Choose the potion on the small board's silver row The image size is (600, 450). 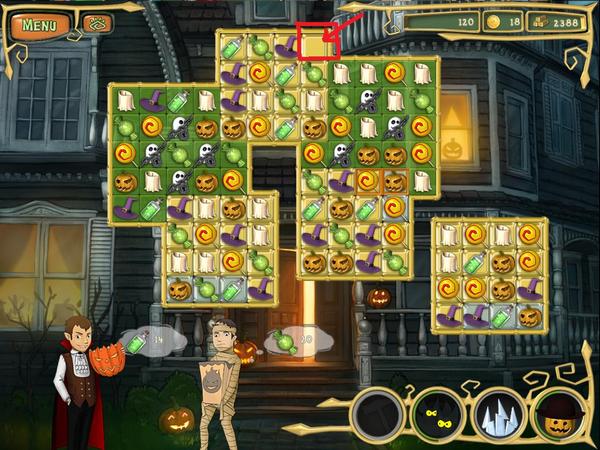[503, 316]
